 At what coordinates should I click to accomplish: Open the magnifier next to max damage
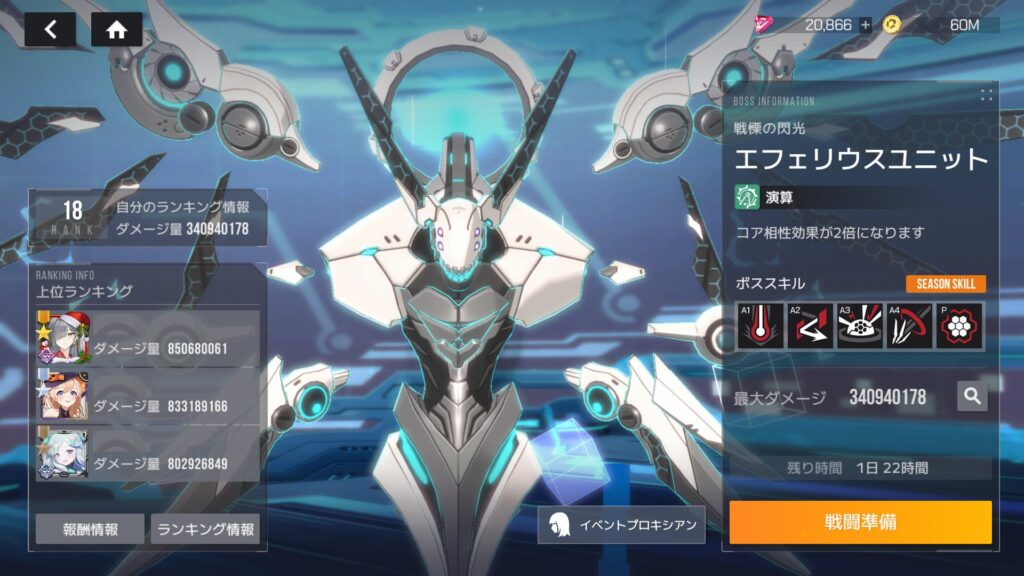[971, 397]
